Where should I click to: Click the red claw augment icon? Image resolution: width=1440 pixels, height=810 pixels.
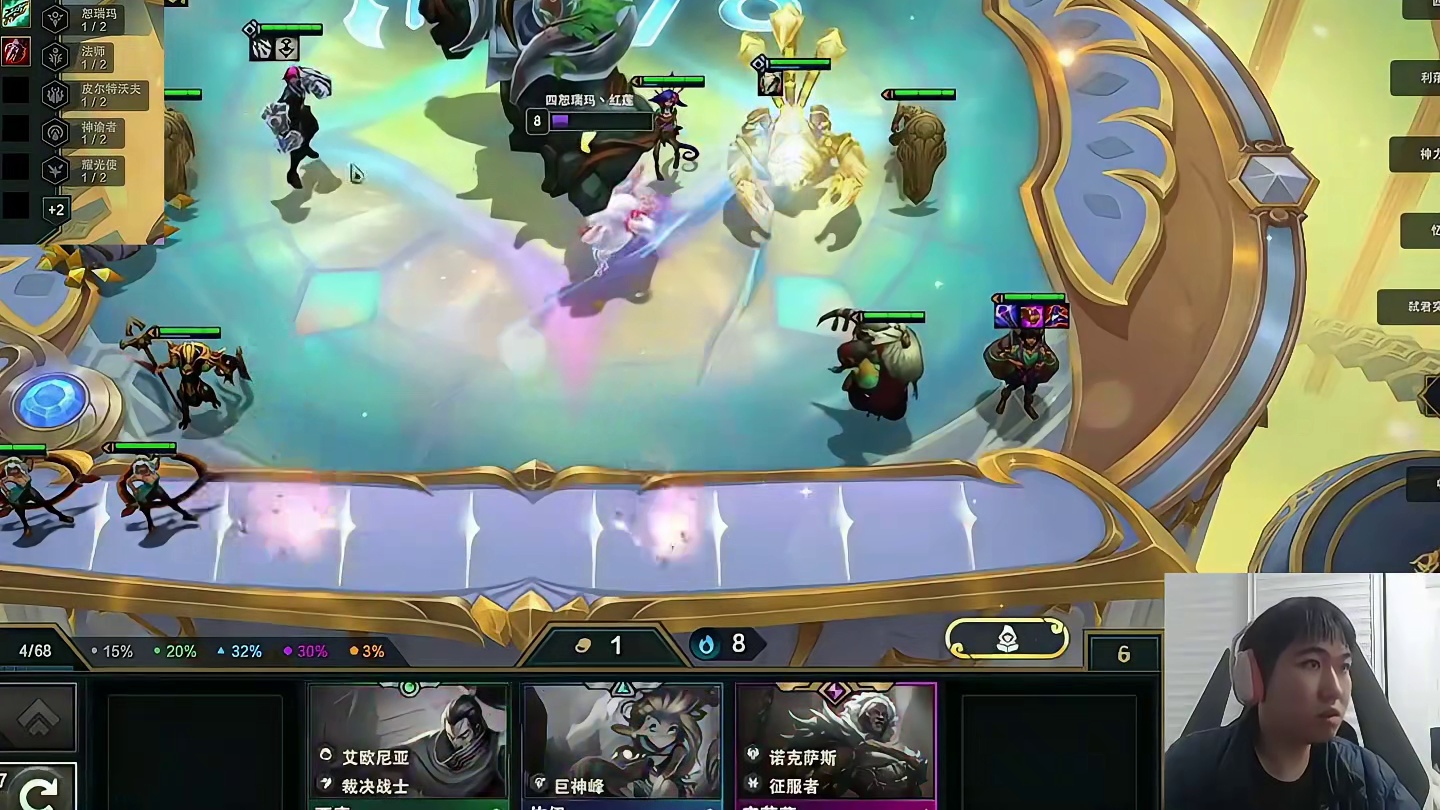tap(16, 51)
